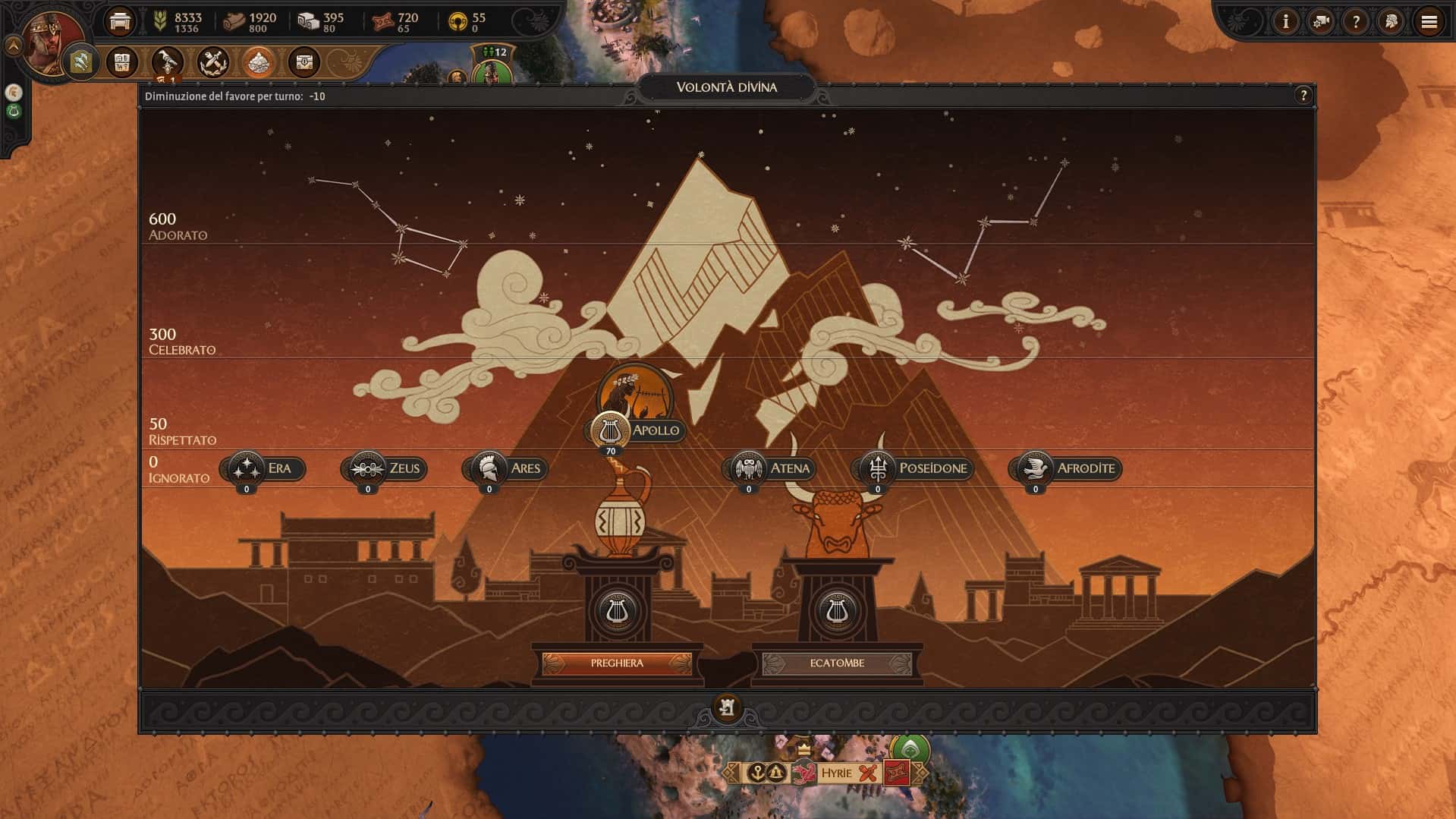Open help for the Volontà Divina panel
The height and width of the screenshot is (819, 1456).
point(1303,96)
